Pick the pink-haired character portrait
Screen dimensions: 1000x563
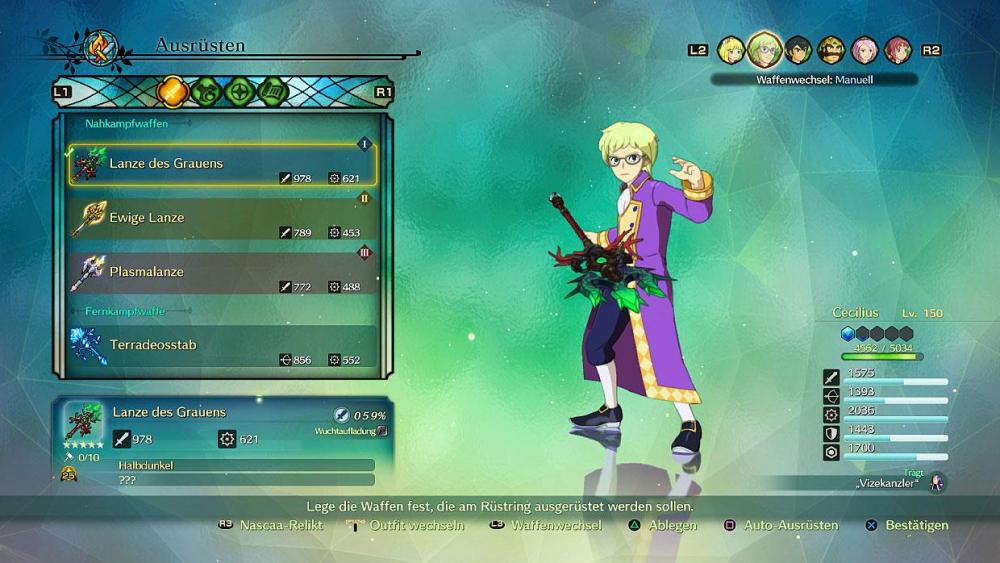tap(864, 49)
